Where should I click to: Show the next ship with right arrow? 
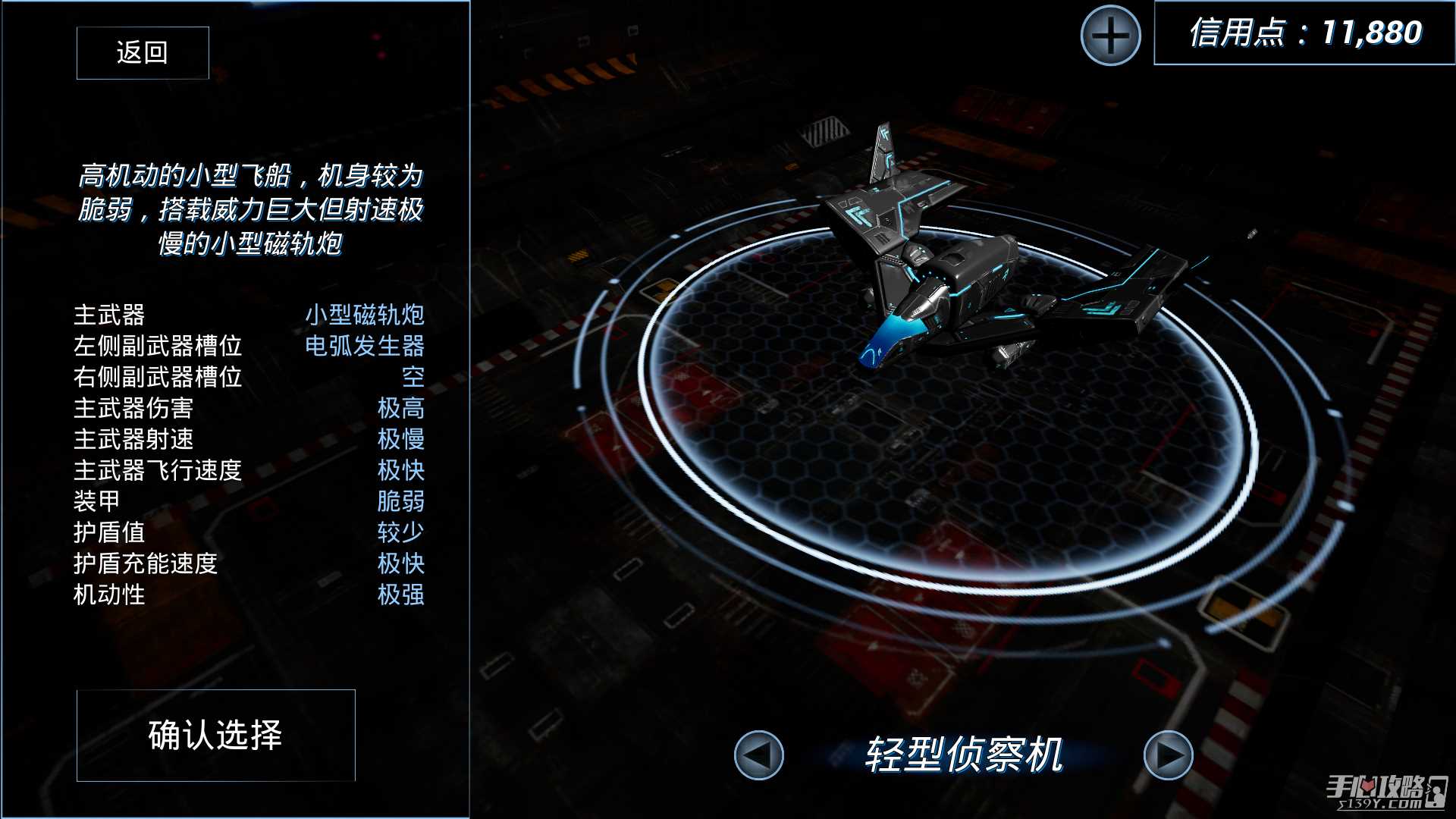(1168, 755)
